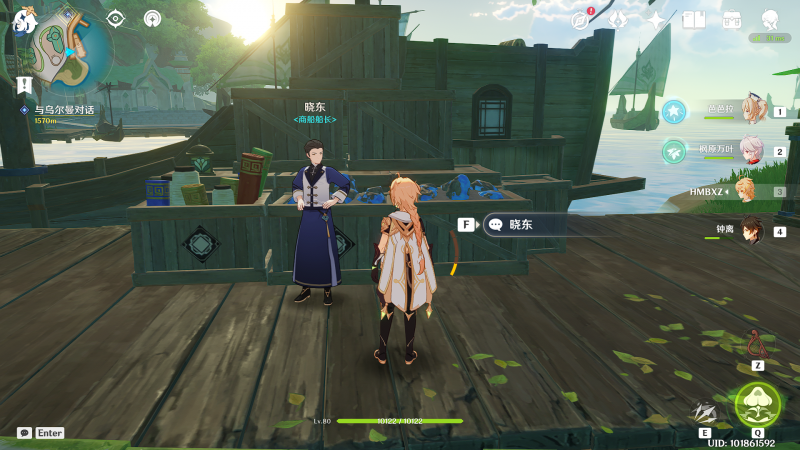This screenshot has width=800, height=450.
Task: Open the character profile head icon
Action: click(770, 19)
